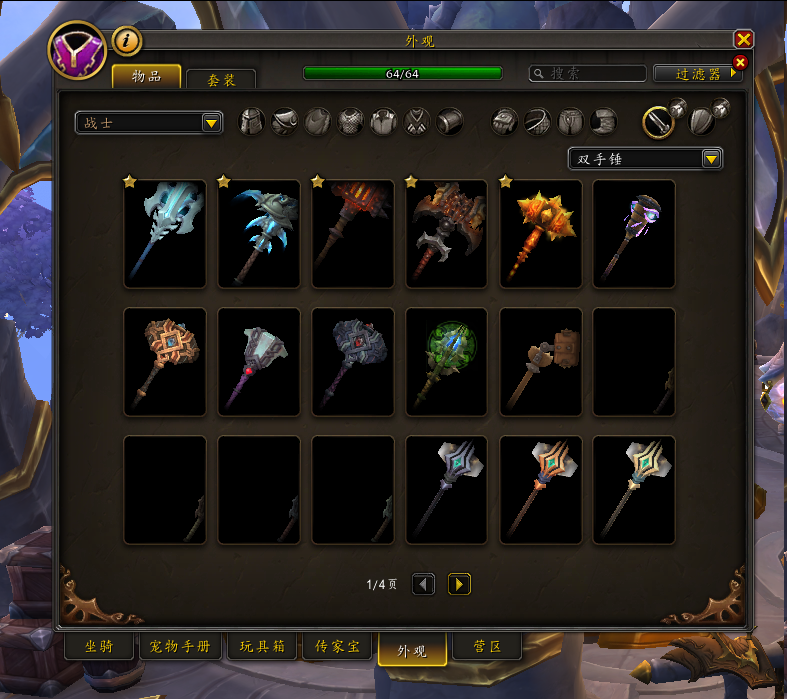Click the yellow info button

pyautogui.click(x=128, y=41)
